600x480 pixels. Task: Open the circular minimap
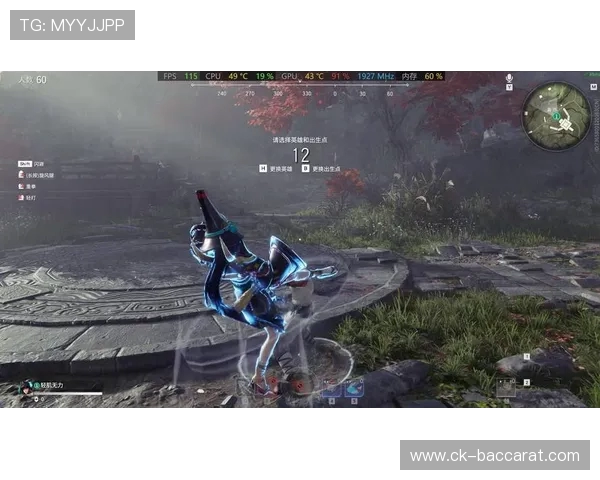tap(557, 116)
